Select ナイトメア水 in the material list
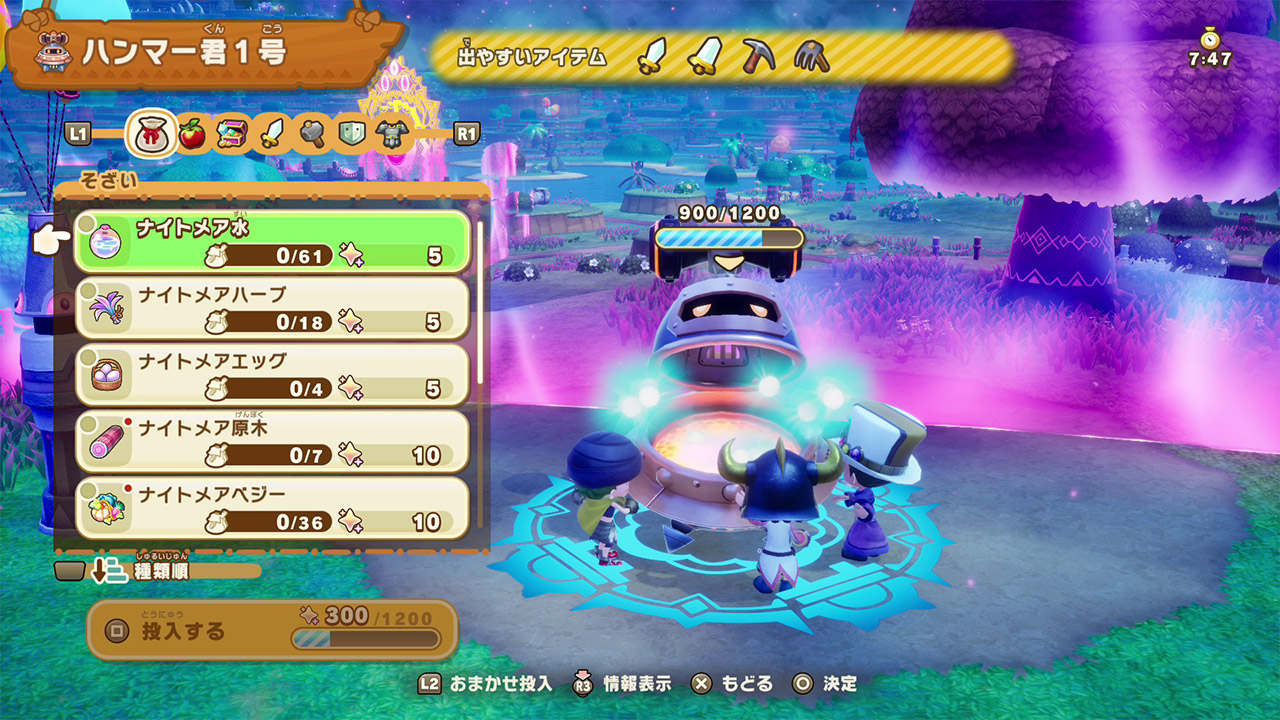This screenshot has height=720, width=1280. [272, 241]
